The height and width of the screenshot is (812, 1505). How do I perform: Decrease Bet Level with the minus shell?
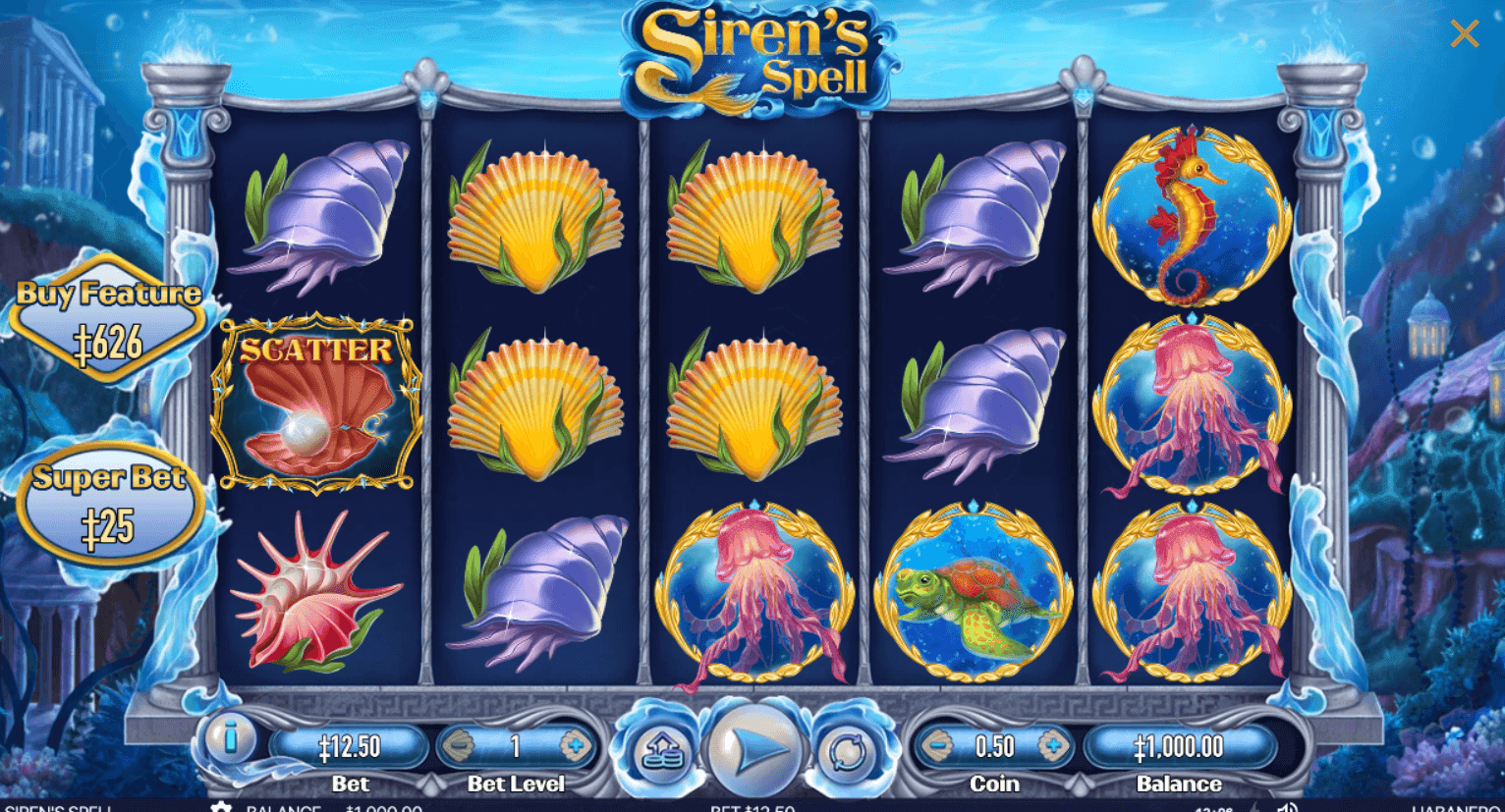(457, 746)
